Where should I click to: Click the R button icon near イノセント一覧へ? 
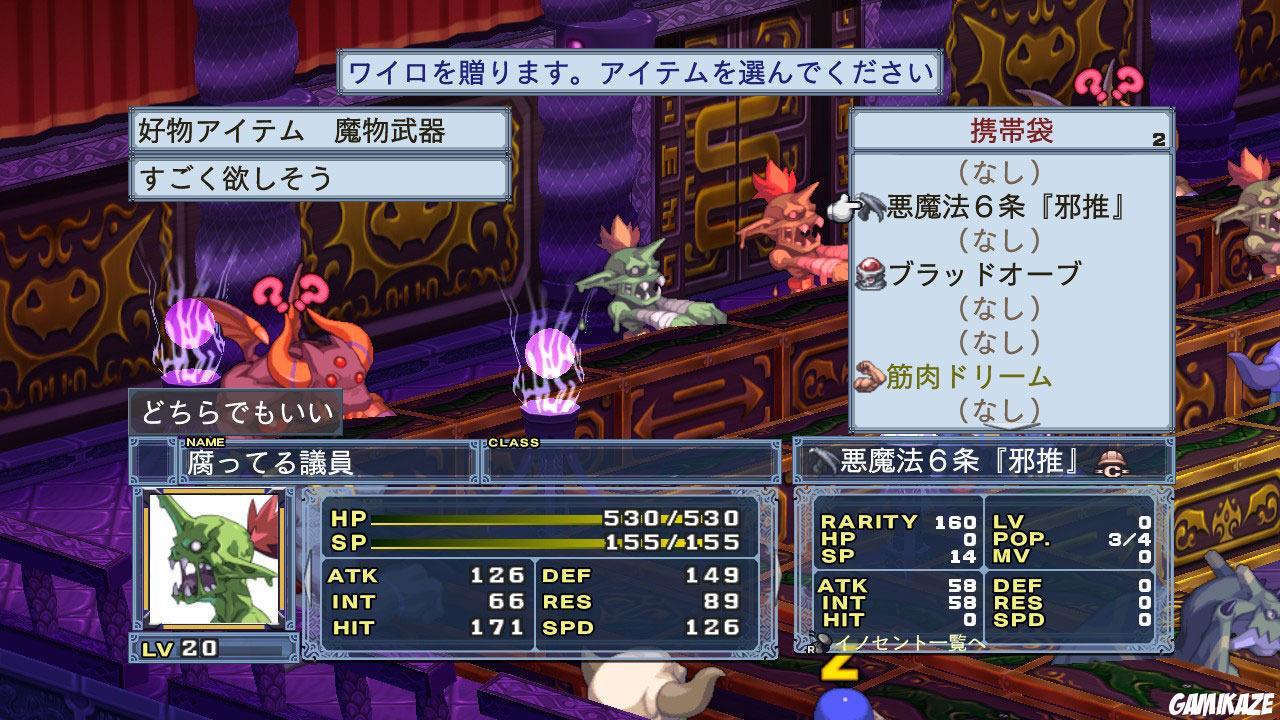click(809, 649)
